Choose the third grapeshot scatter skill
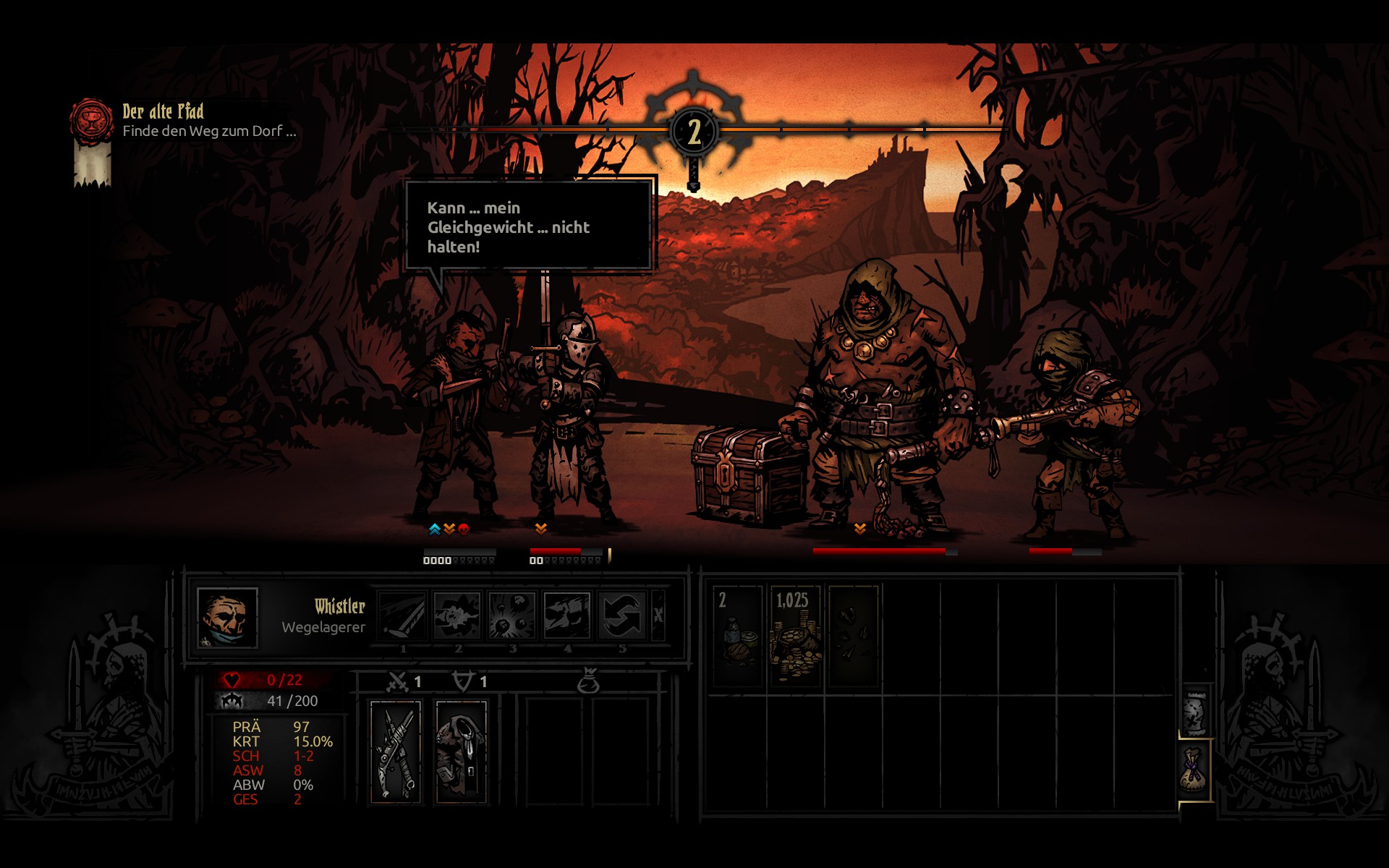Image resolution: width=1389 pixels, height=868 pixels. (x=512, y=616)
